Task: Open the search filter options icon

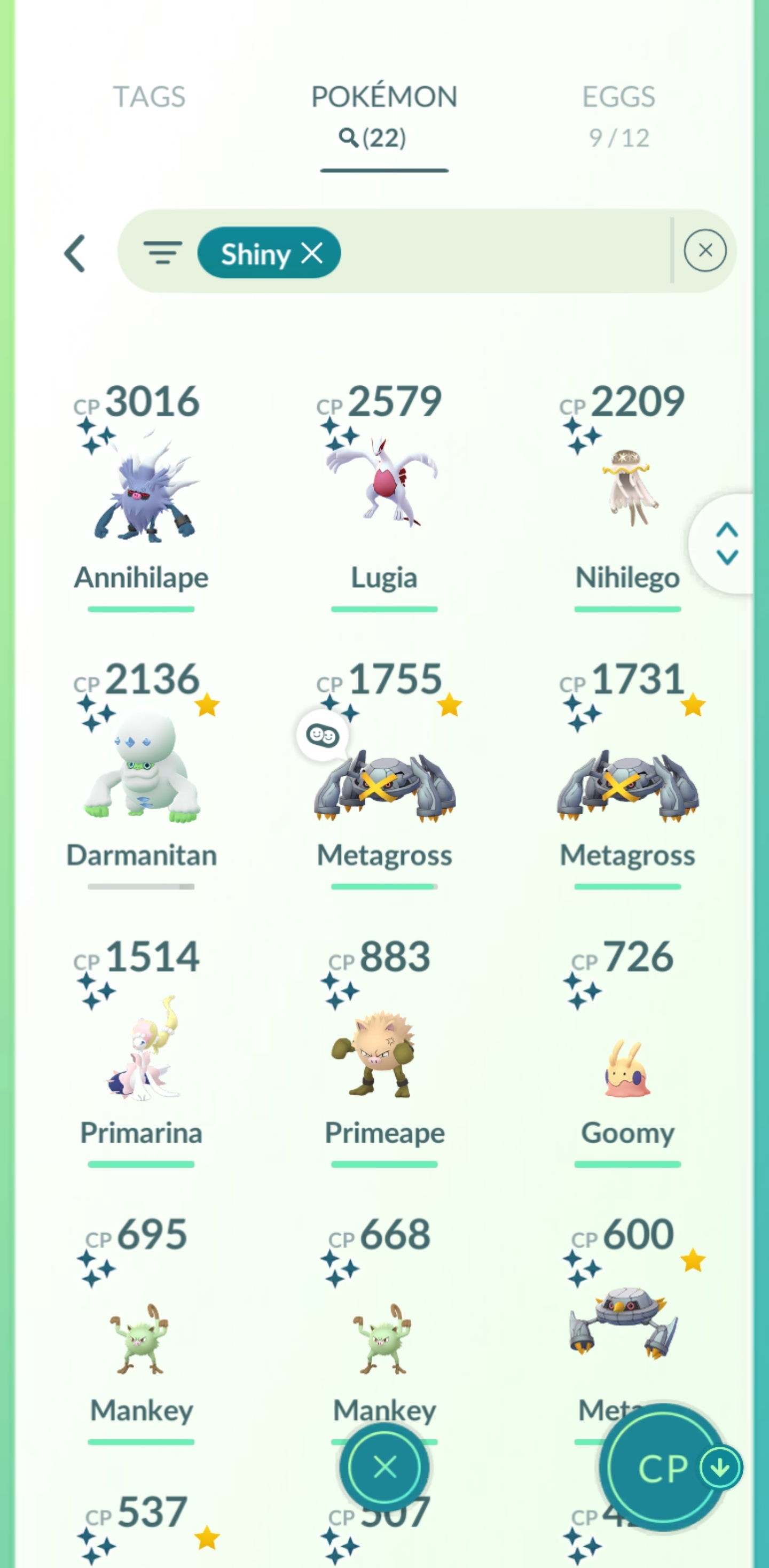Action: coord(163,253)
